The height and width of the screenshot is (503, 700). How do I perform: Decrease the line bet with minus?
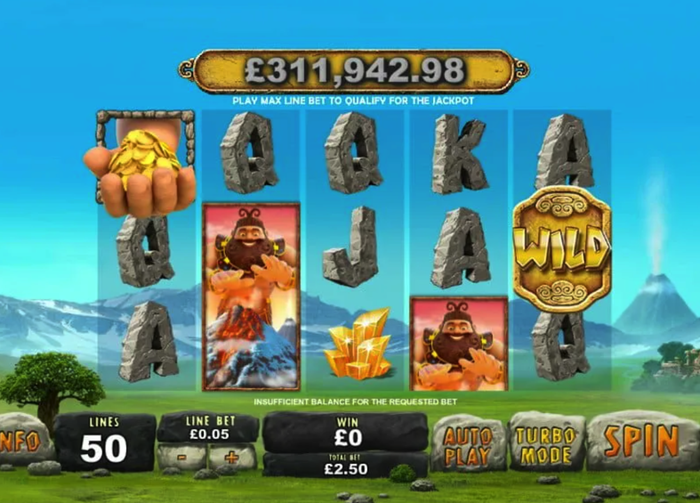click(182, 458)
